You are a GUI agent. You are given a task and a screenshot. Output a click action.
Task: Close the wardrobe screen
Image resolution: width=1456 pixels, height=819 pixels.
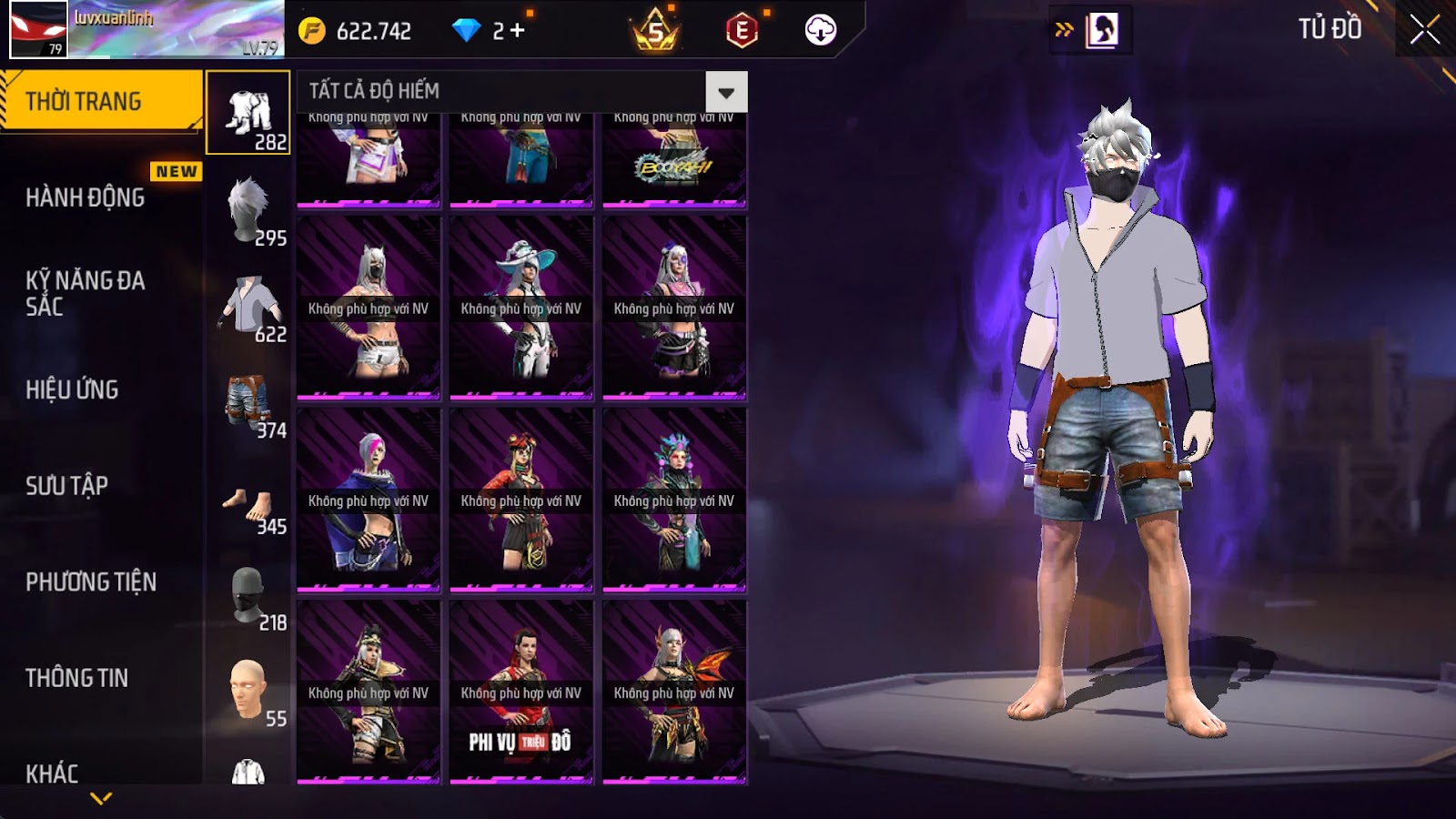pyautogui.click(x=1424, y=30)
